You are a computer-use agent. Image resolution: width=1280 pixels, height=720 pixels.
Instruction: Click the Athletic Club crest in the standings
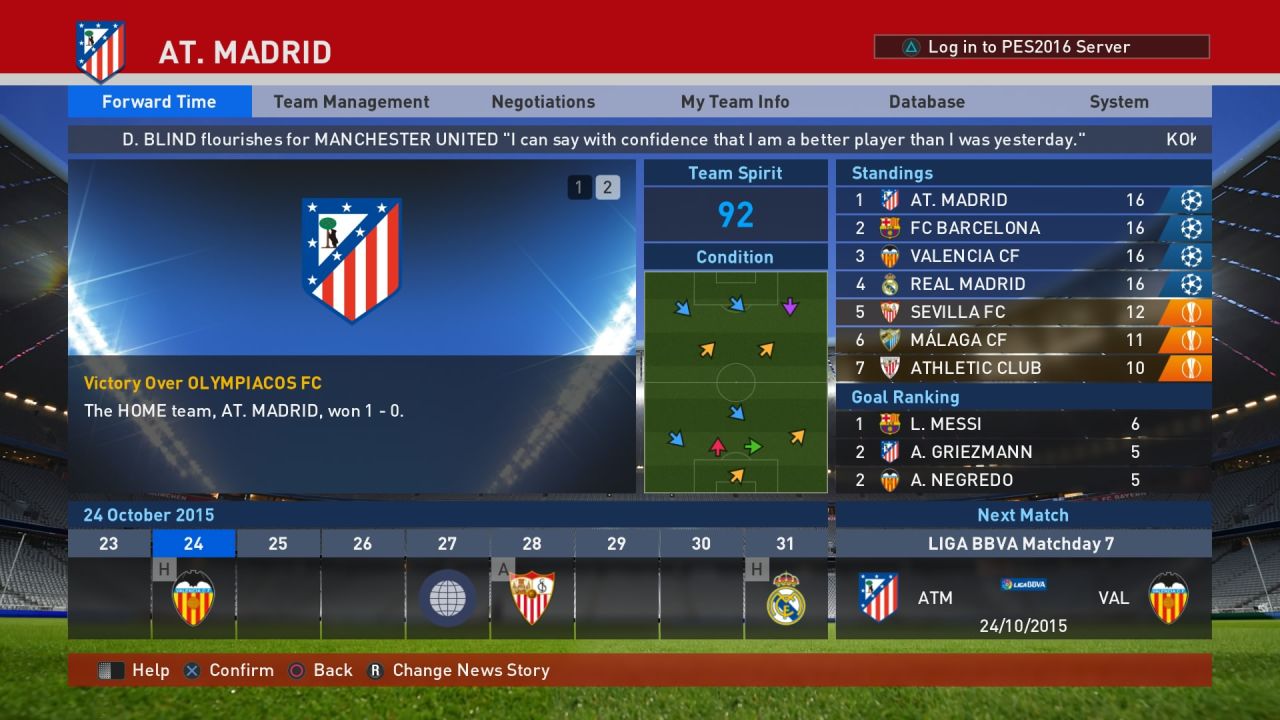tap(889, 368)
